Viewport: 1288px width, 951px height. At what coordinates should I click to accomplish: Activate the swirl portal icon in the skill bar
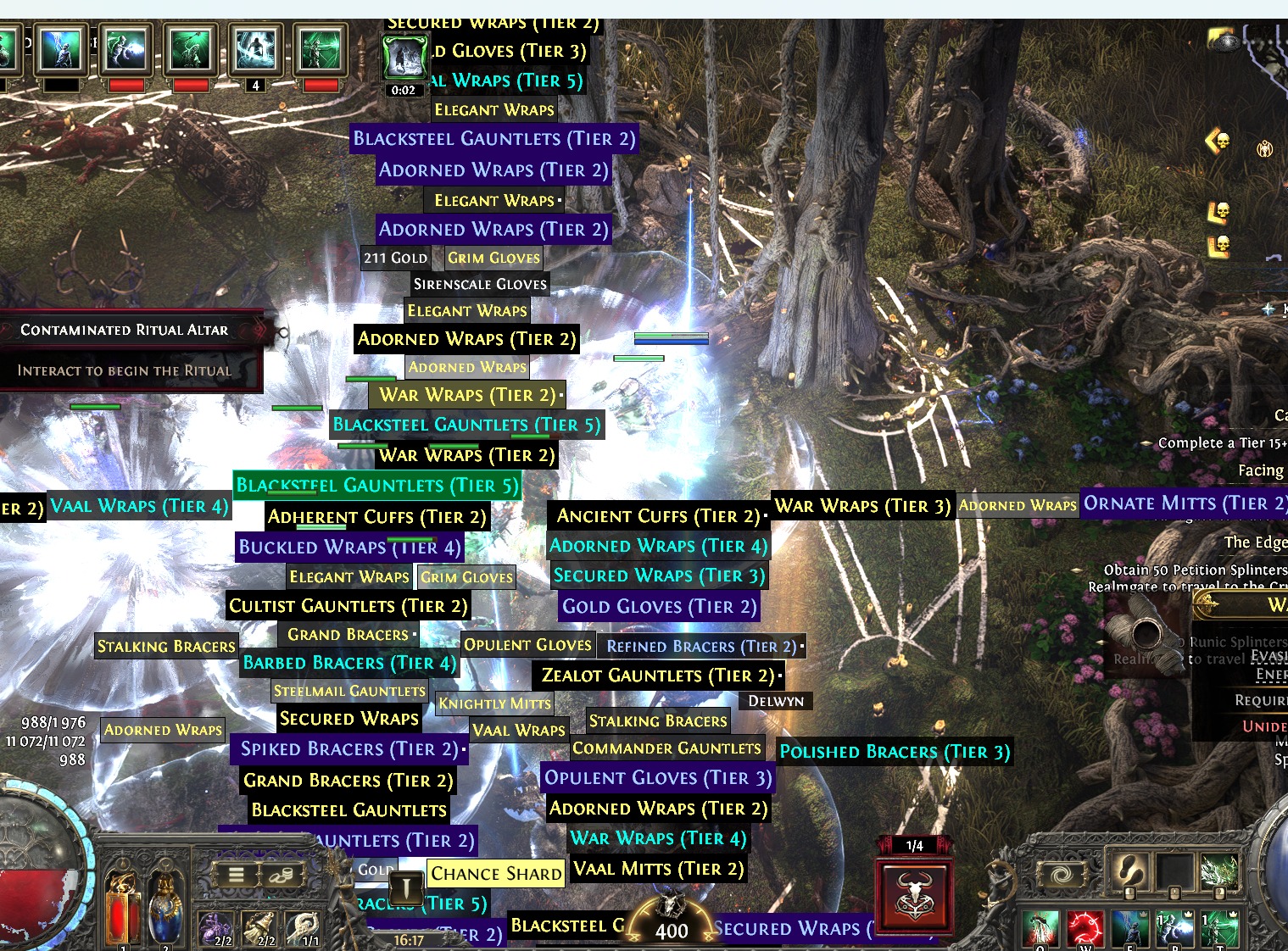(1062, 874)
